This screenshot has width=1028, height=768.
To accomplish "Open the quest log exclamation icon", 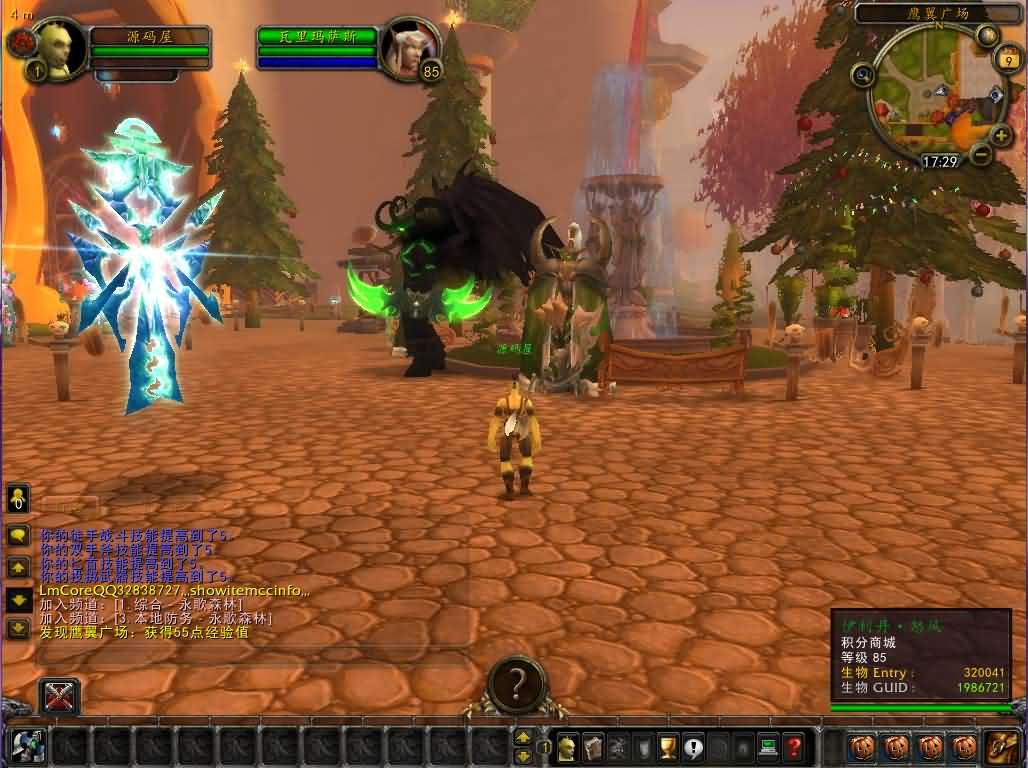I will pos(693,746).
